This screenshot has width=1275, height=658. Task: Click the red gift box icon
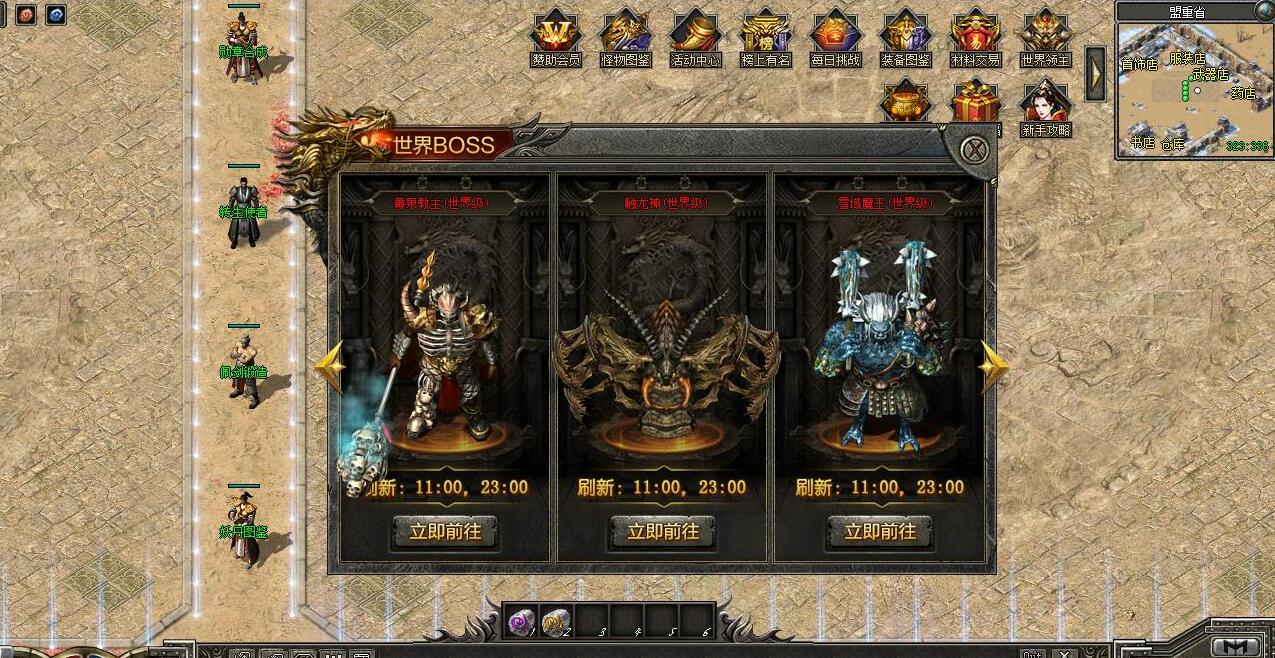(x=975, y=102)
